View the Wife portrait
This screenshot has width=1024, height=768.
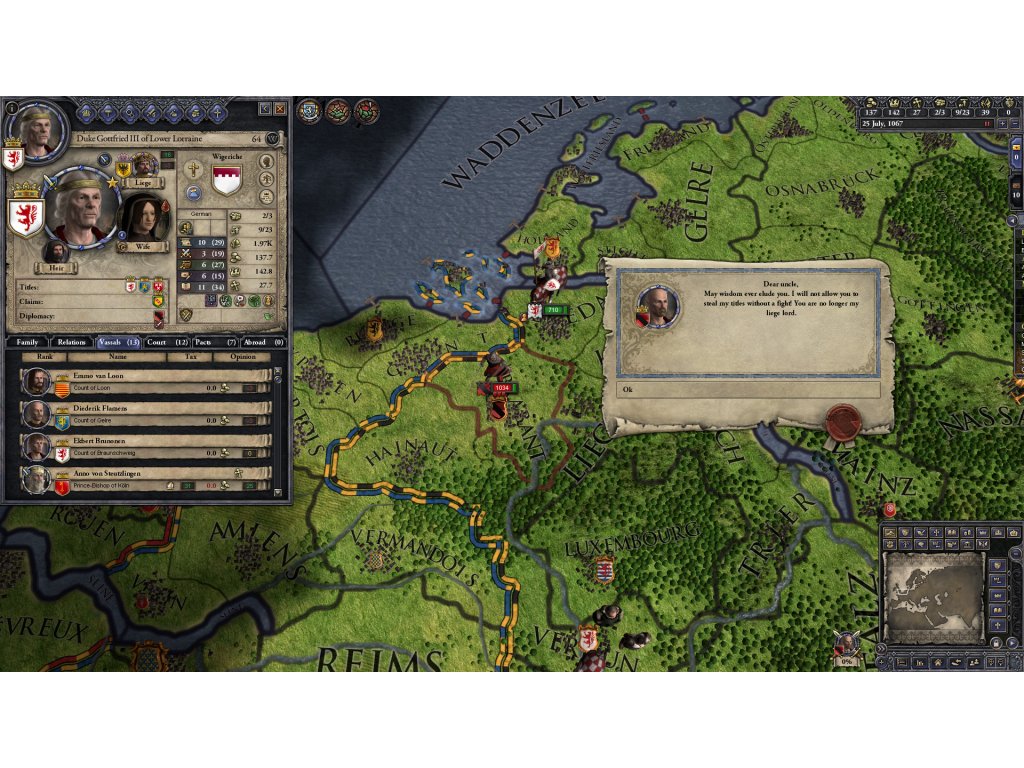pos(145,218)
